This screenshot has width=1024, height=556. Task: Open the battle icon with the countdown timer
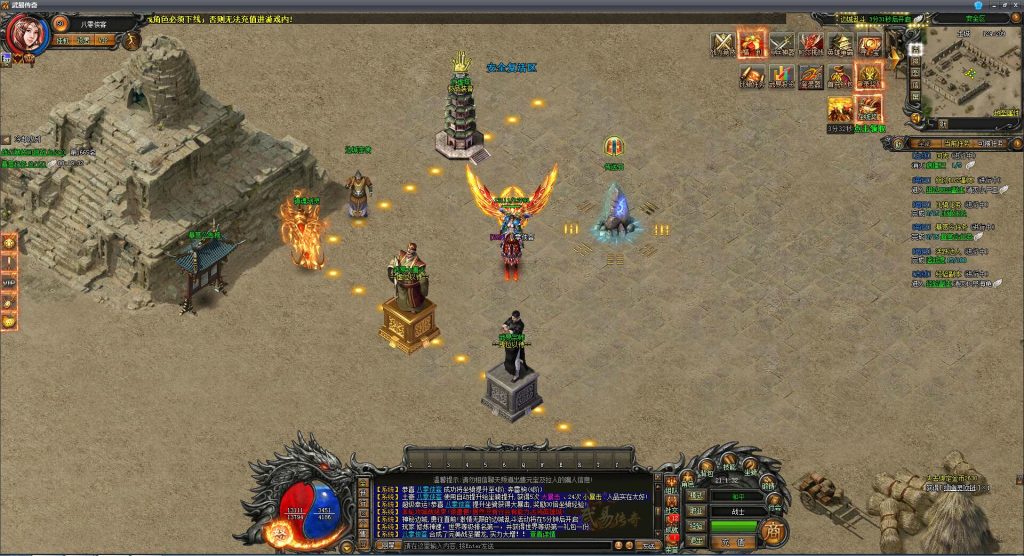[x=840, y=108]
